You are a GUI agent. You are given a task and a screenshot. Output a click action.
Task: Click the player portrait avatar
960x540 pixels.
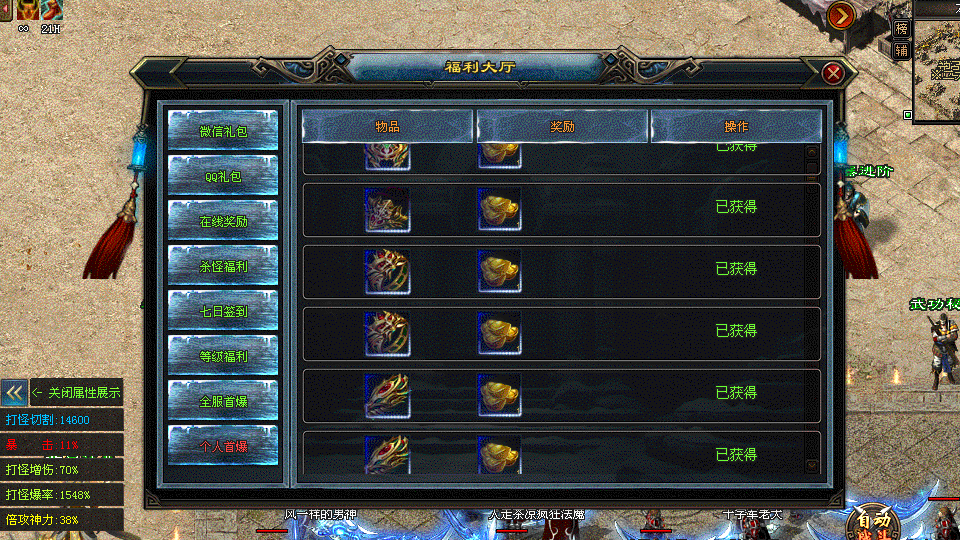pos(26,10)
